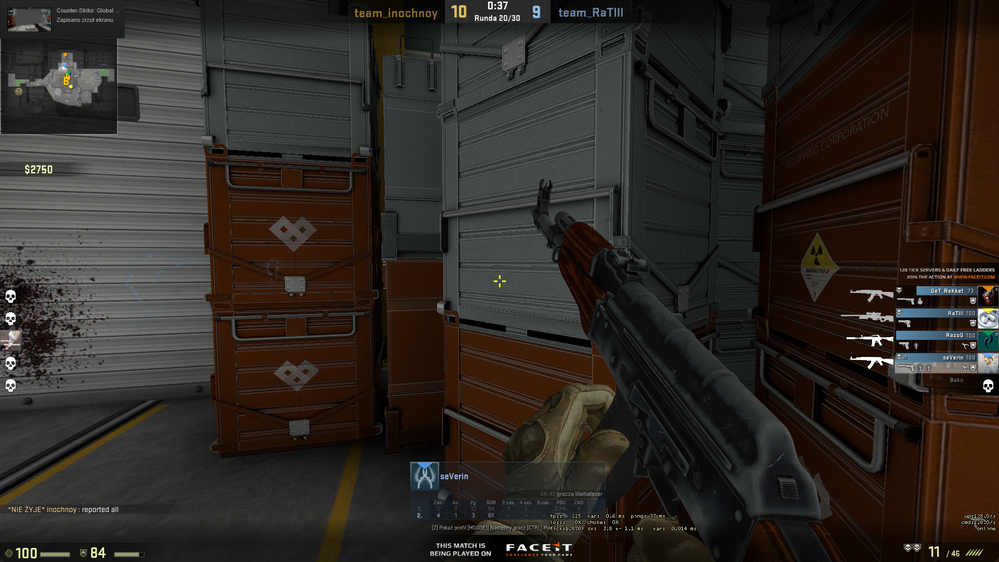
Task: Click the FACEIT logo banner
Action: point(538,548)
